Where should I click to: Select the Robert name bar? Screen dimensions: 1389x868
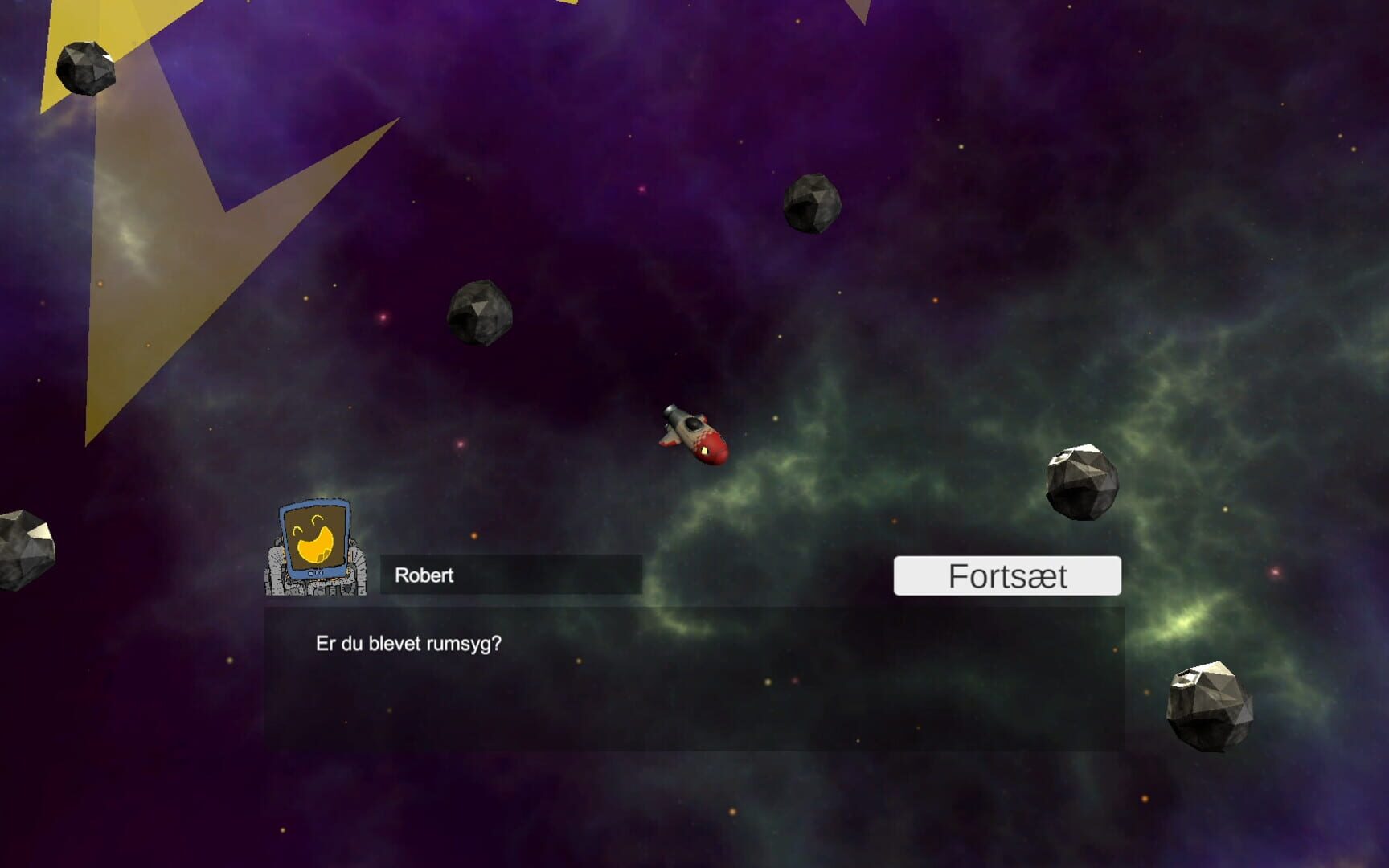coord(510,575)
